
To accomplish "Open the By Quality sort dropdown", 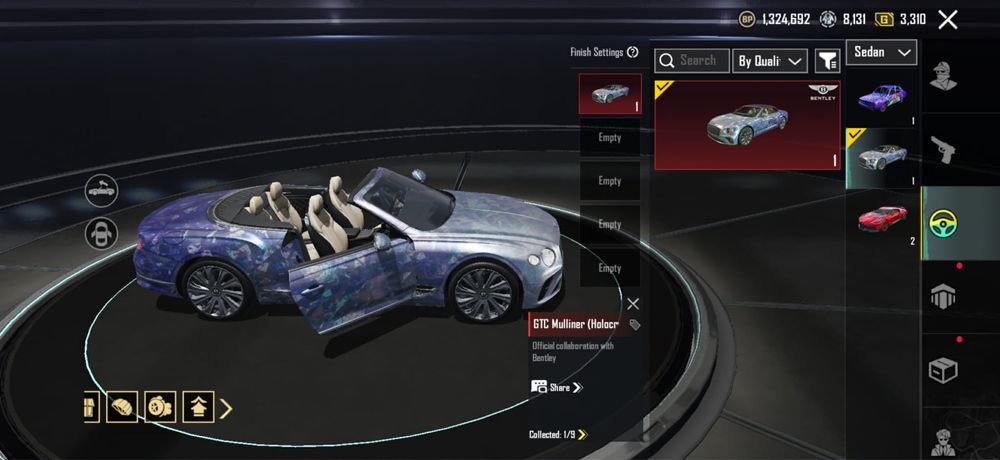I will click(769, 61).
